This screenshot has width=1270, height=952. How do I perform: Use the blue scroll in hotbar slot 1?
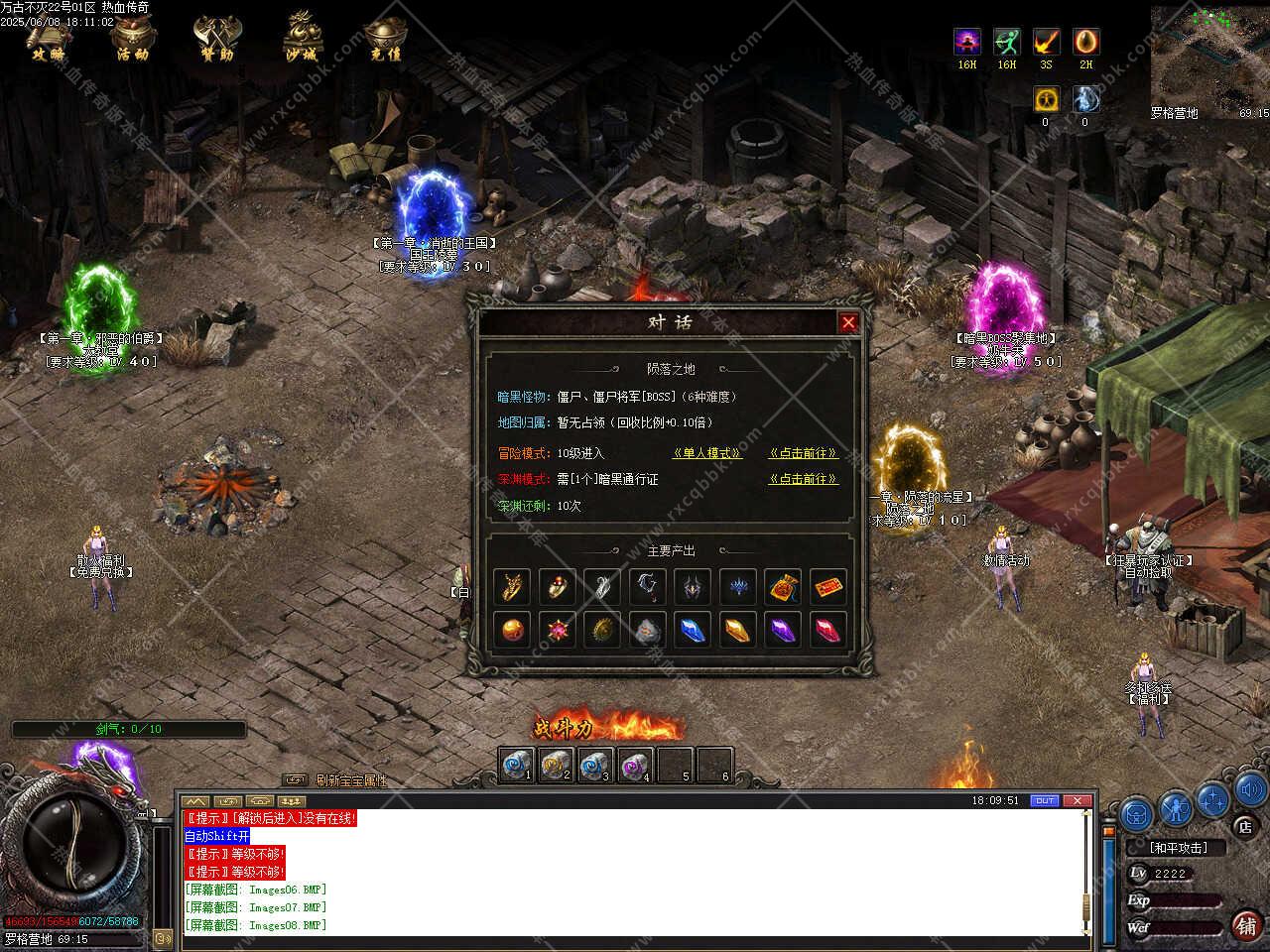(516, 765)
